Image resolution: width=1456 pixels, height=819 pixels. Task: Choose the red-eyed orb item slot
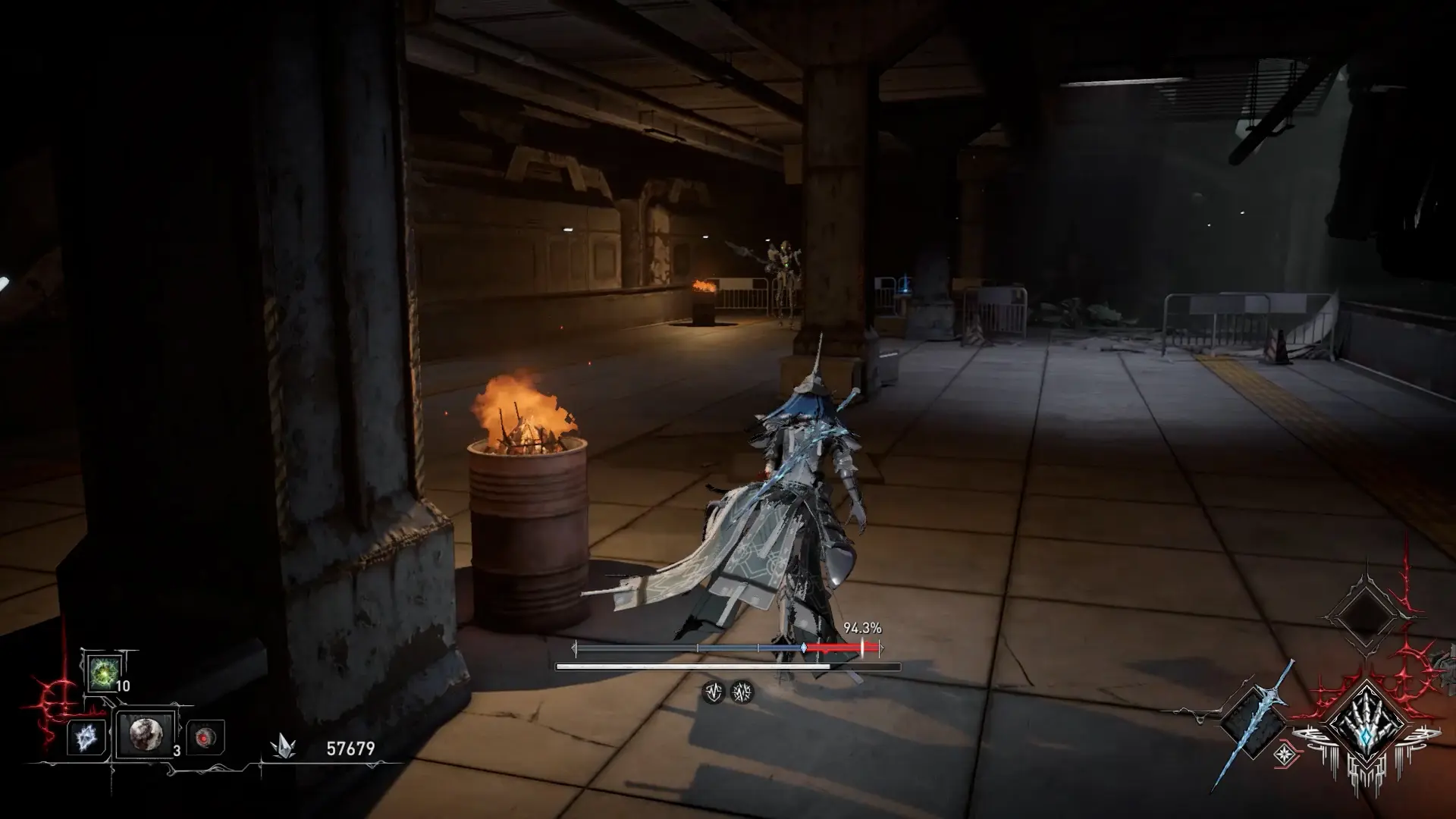(x=205, y=737)
